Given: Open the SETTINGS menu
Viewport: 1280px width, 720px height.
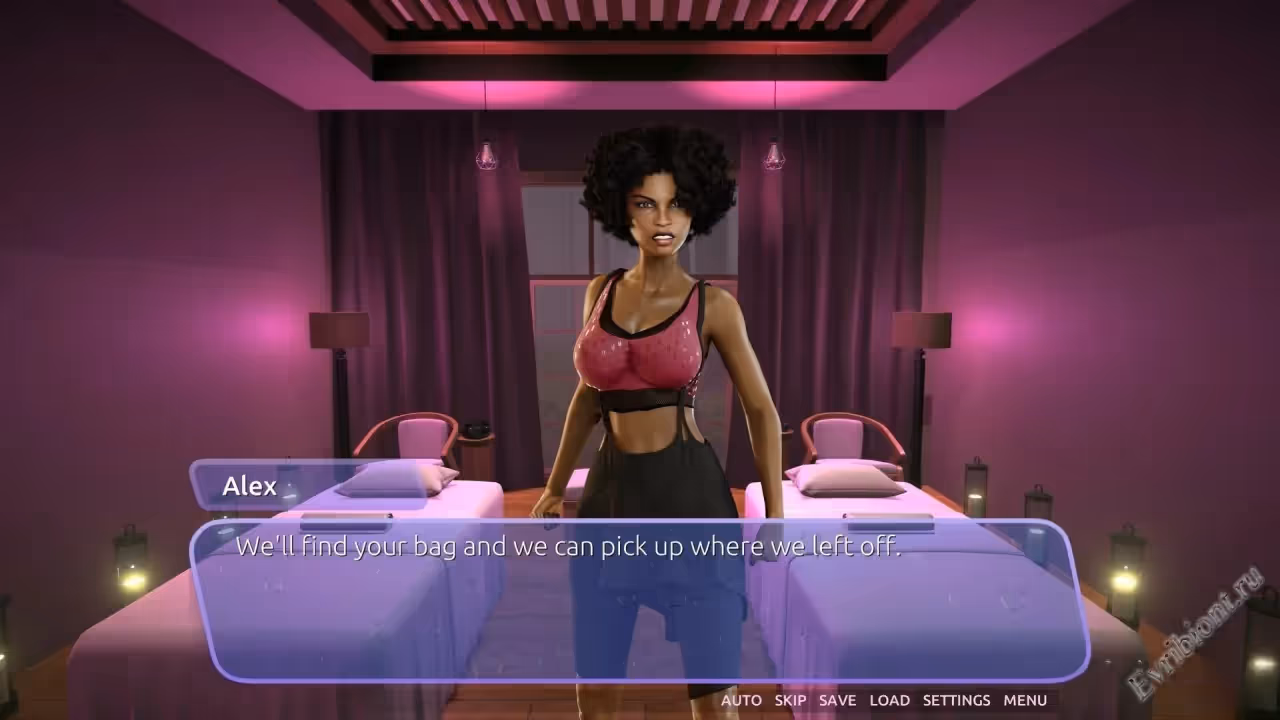Looking at the screenshot, I should (956, 700).
